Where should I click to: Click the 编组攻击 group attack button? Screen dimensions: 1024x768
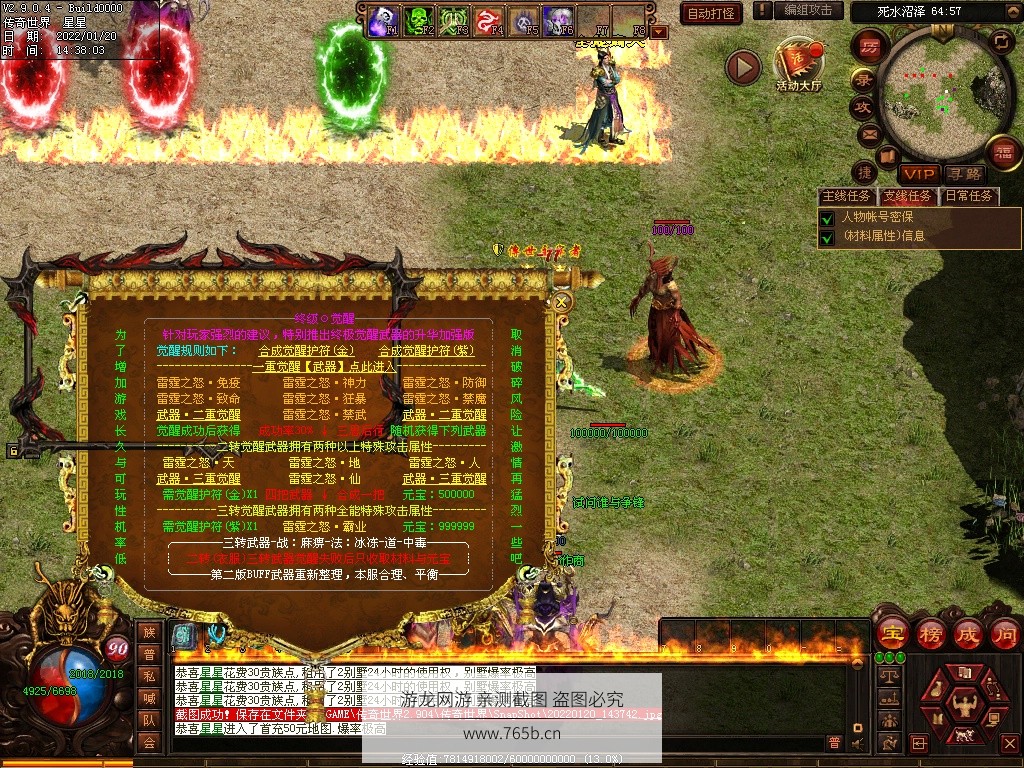808,10
